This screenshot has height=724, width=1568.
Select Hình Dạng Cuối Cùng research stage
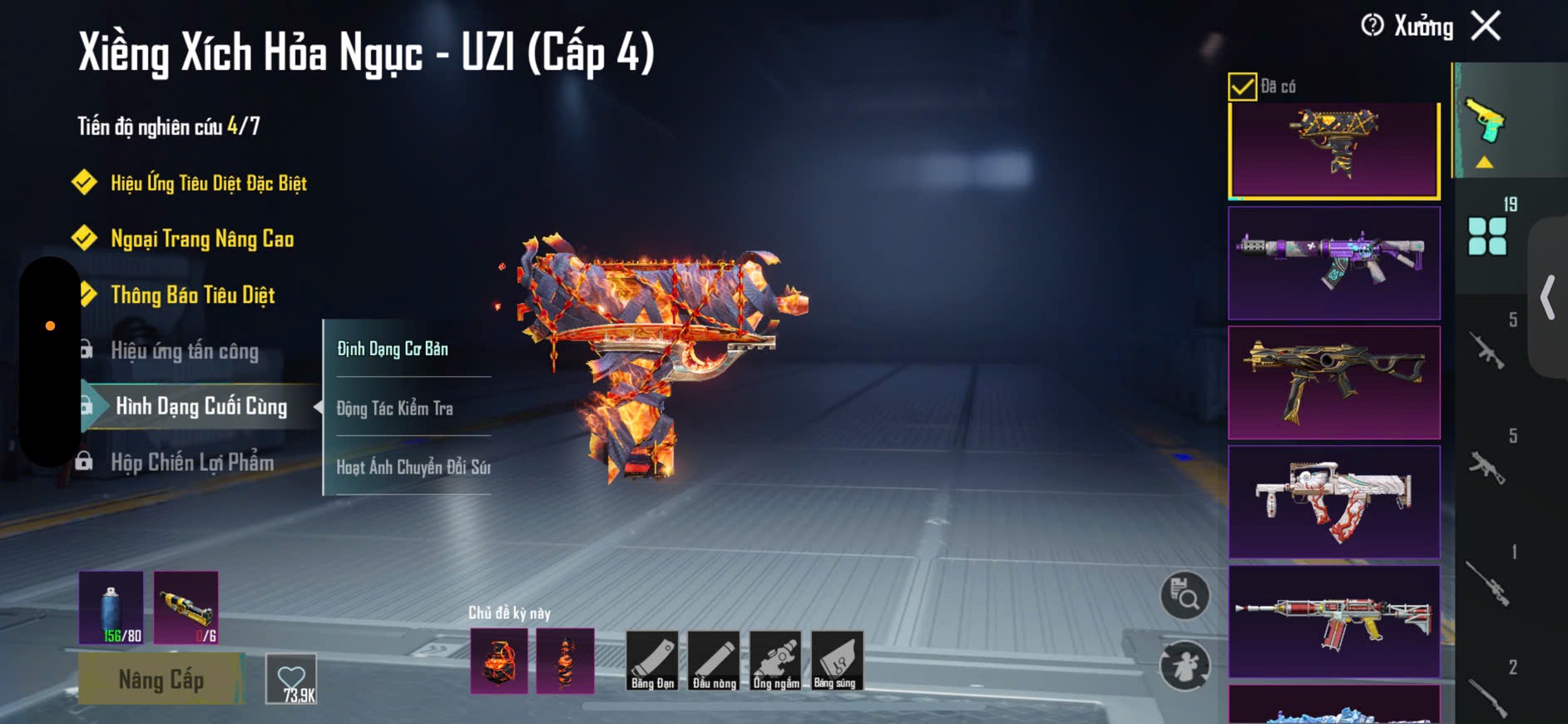coord(200,406)
